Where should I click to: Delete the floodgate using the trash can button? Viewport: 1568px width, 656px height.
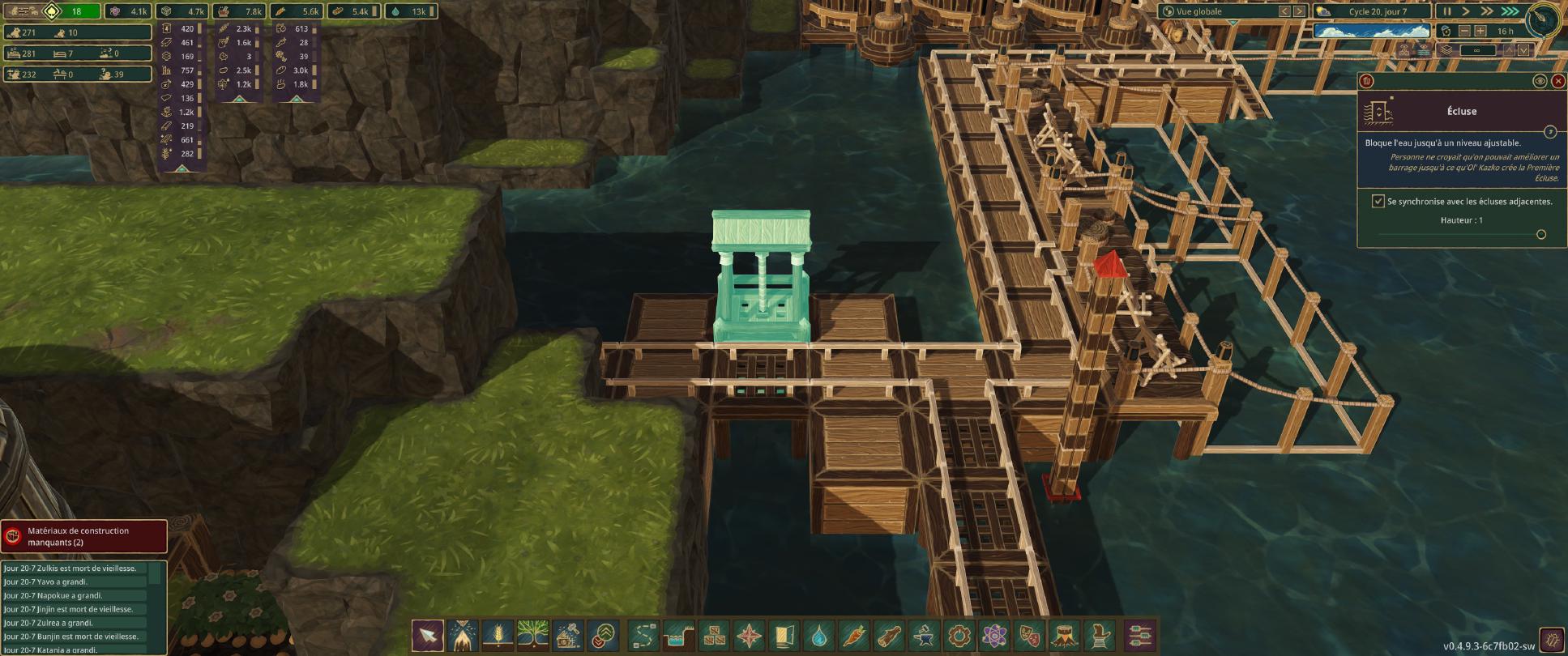tap(1366, 81)
